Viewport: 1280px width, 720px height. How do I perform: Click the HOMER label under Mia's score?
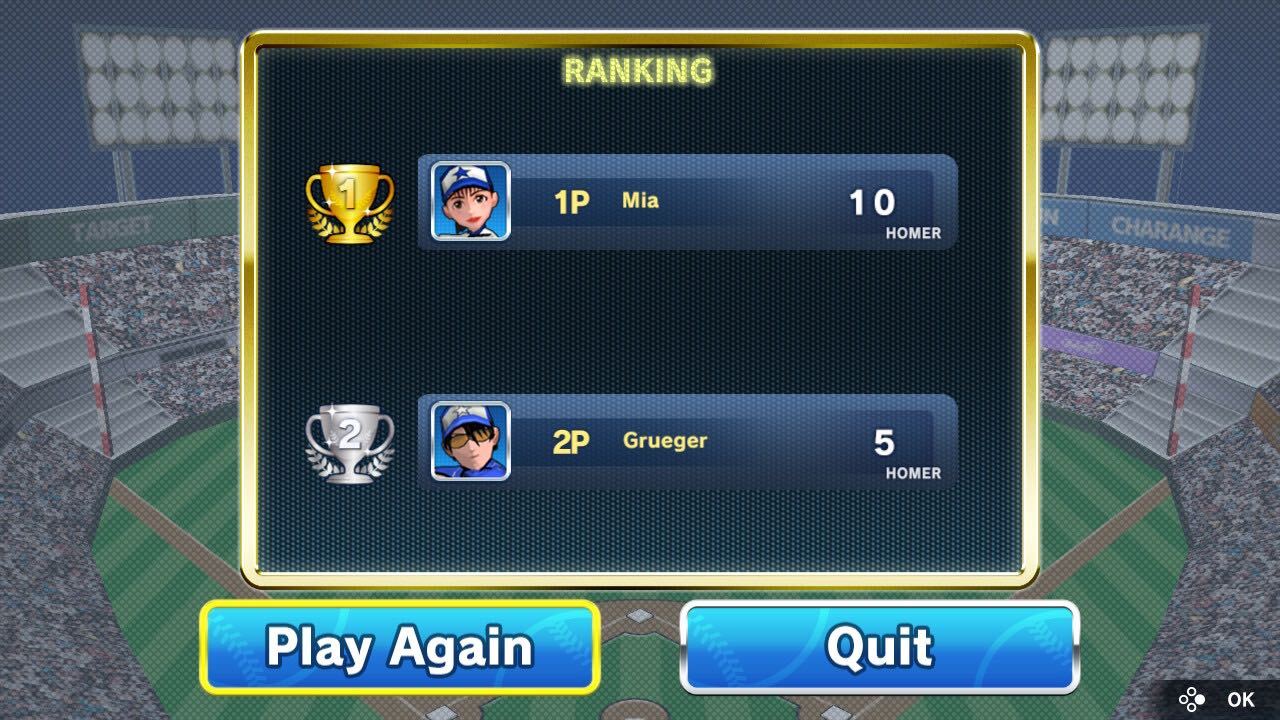912,233
